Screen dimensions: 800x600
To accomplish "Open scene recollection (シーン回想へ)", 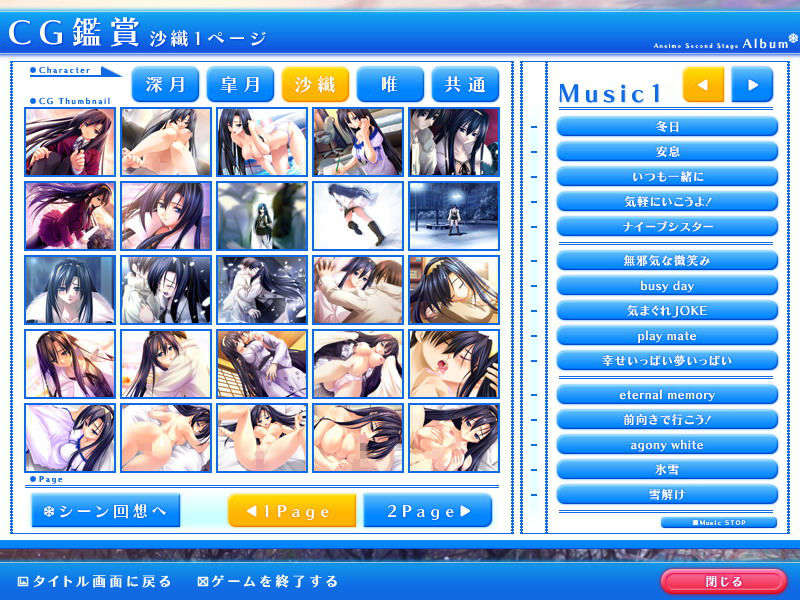I will (x=105, y=511).
